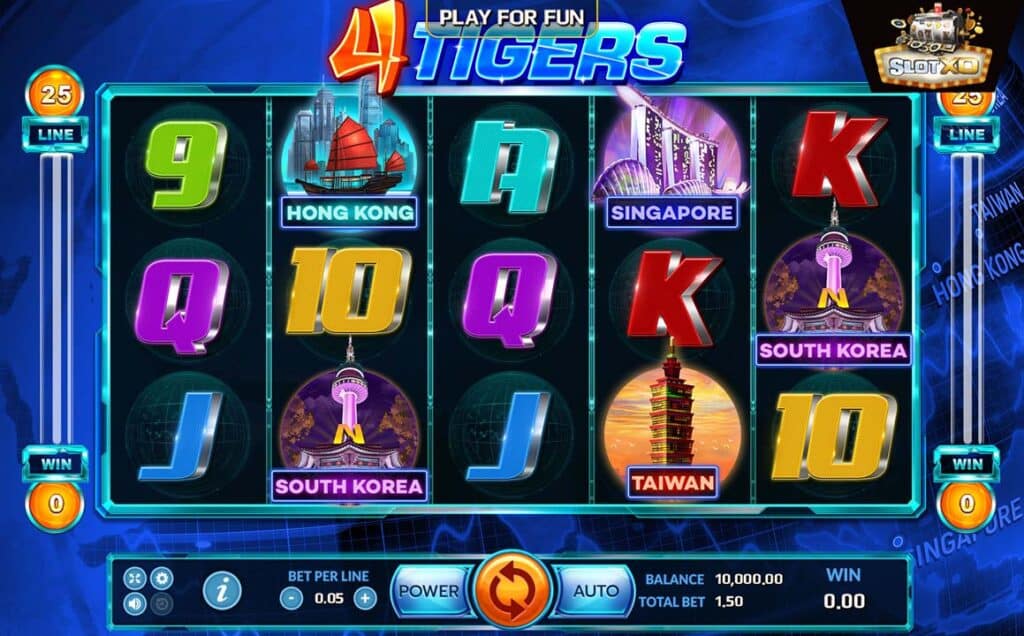
Task: Open the gear settings icon
Action: tap(161, 578)
